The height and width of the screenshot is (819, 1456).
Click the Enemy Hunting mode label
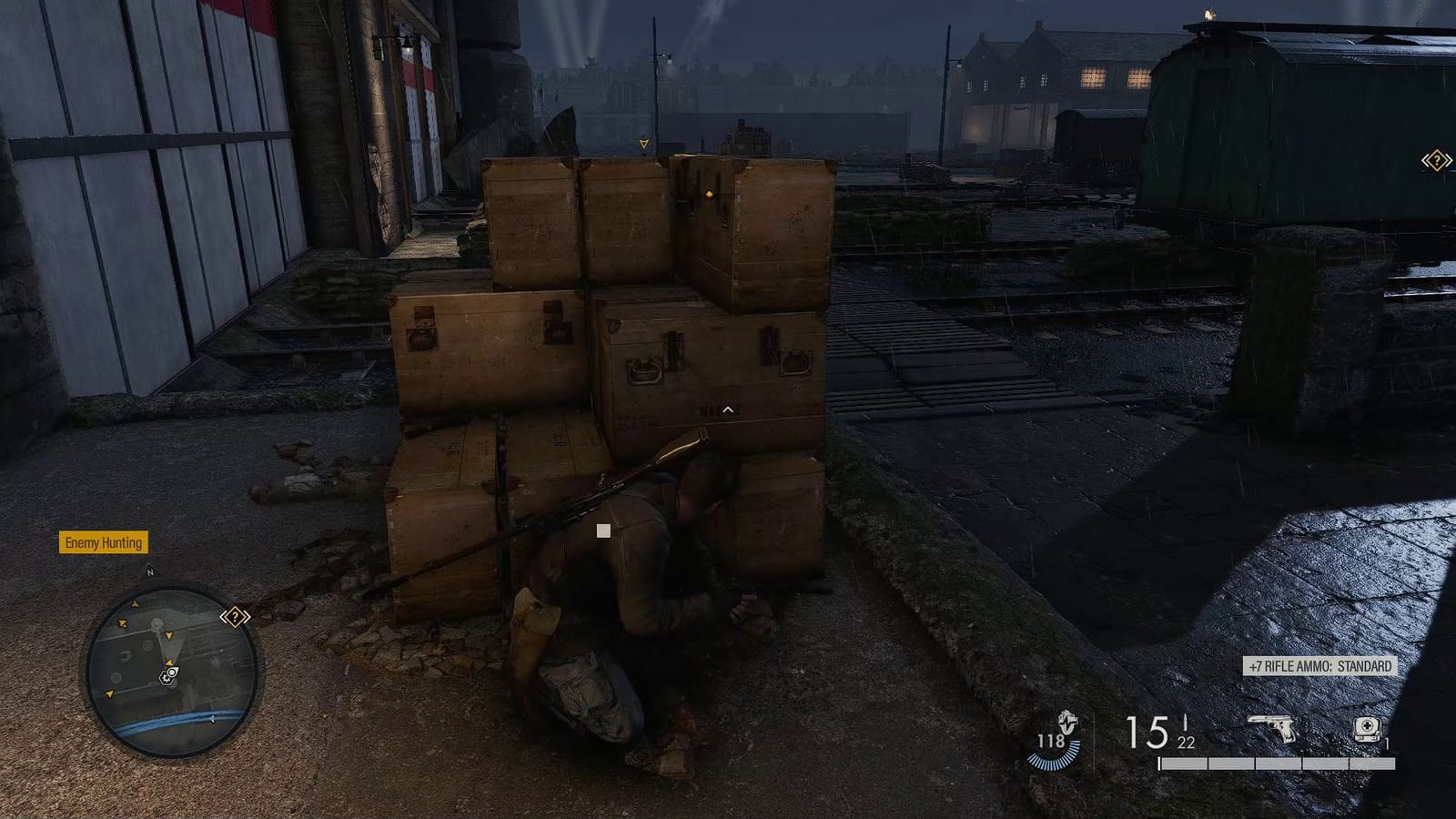coord(103,543)
